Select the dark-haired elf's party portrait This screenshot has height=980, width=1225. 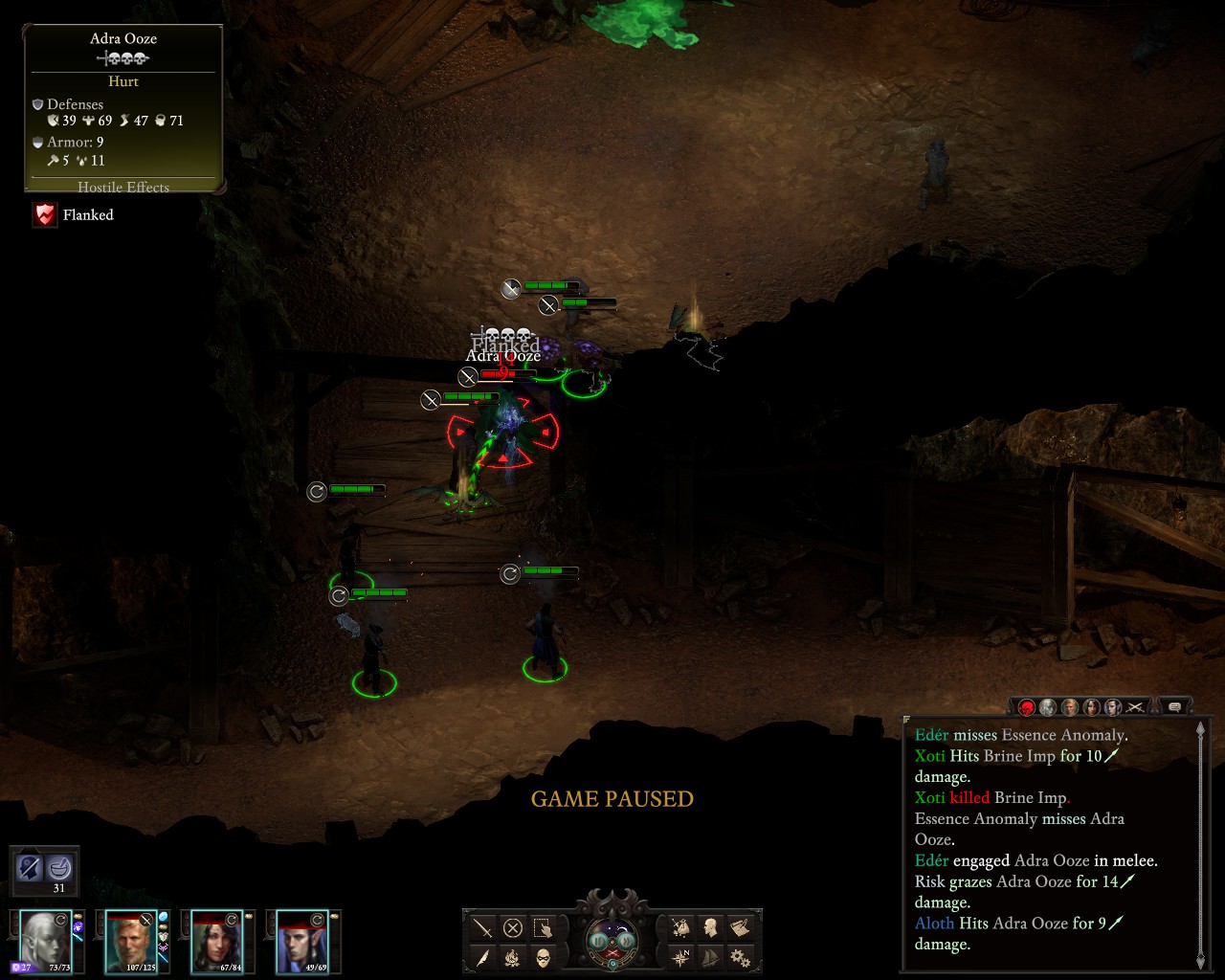(x=301, y=941)
